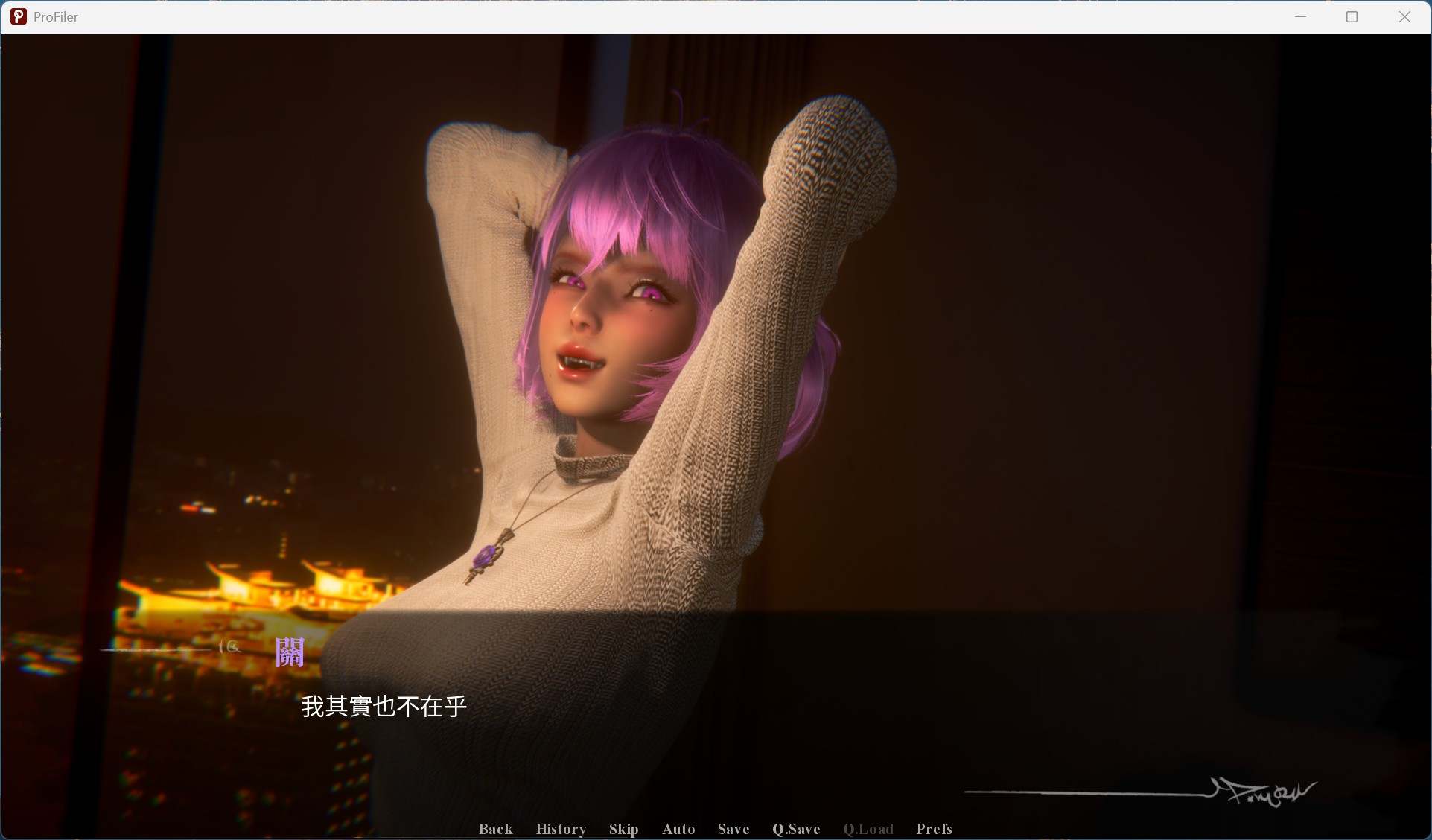Load the quick save via Q.Load
Viewport: 1432px width, 840px height.
(x=868, y=829)
